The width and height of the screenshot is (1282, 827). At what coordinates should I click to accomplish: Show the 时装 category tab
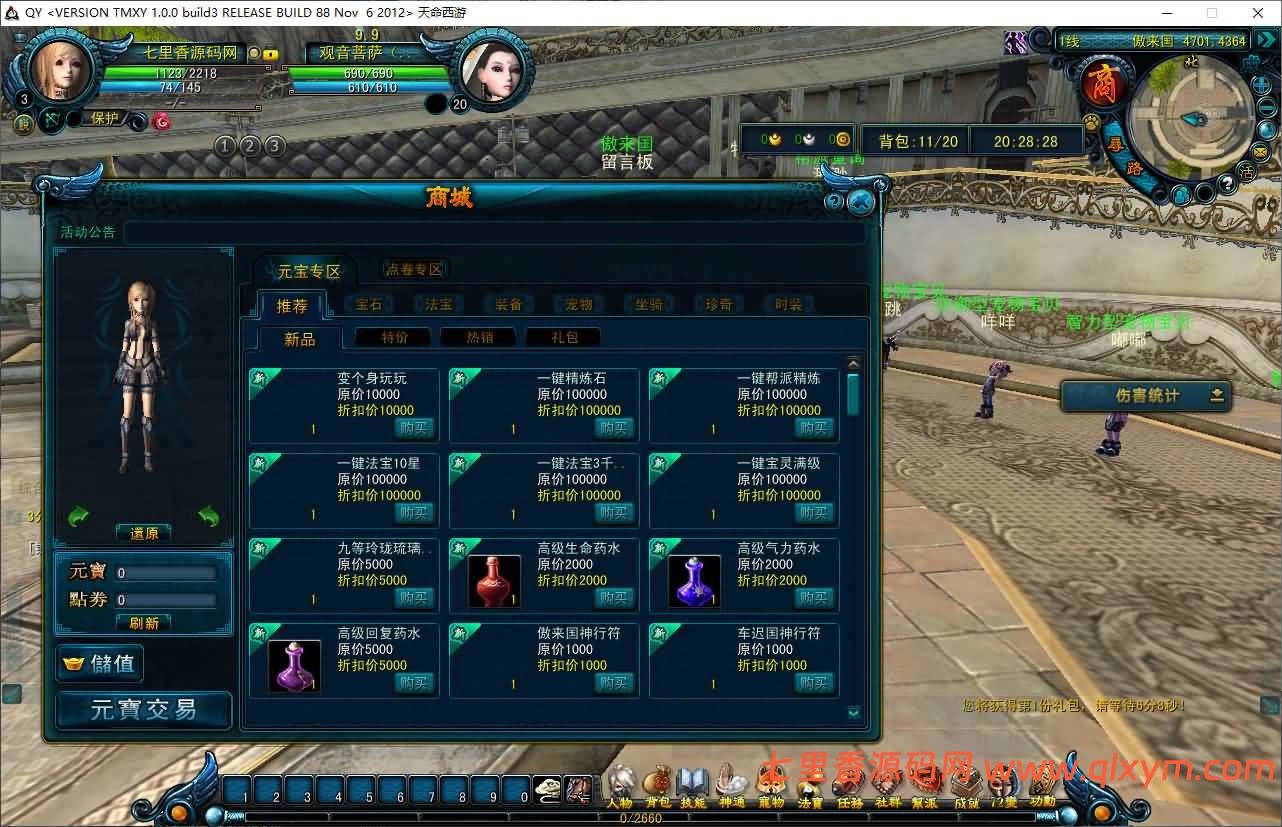tap(788, 305)
